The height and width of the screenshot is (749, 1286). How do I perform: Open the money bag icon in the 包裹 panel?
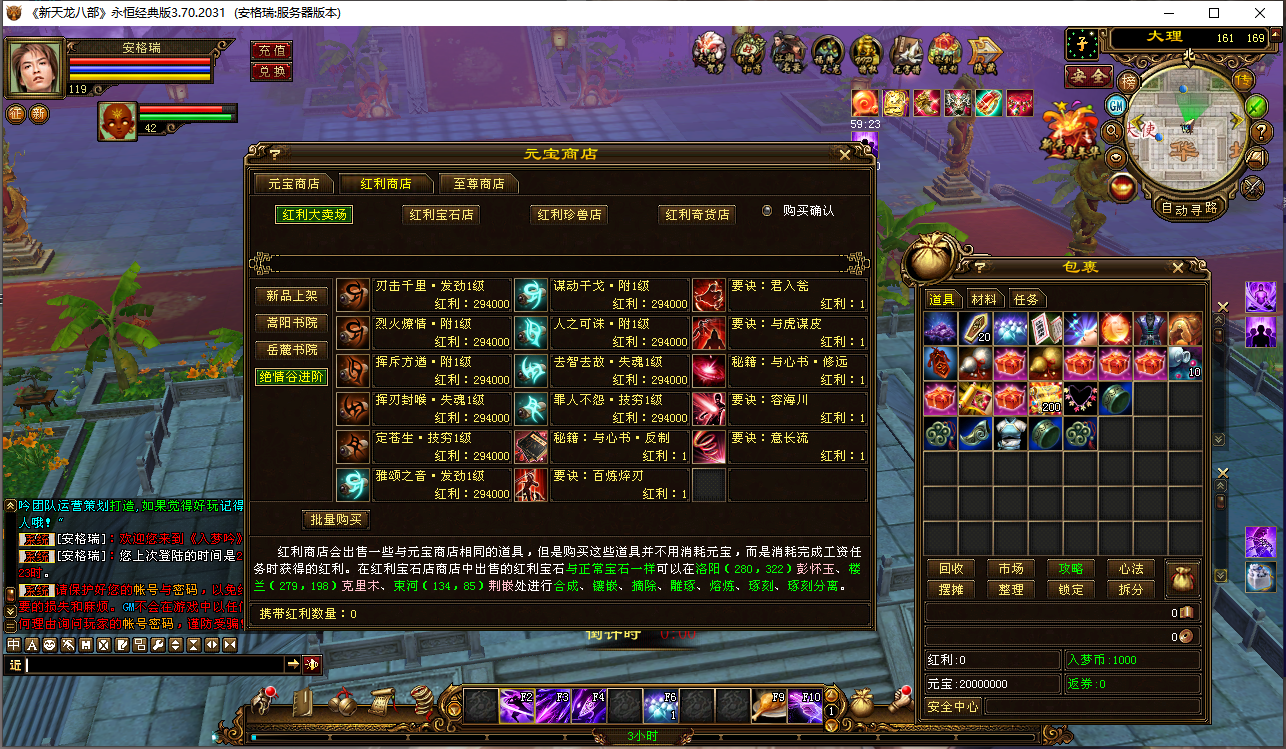pos(1183,579)
